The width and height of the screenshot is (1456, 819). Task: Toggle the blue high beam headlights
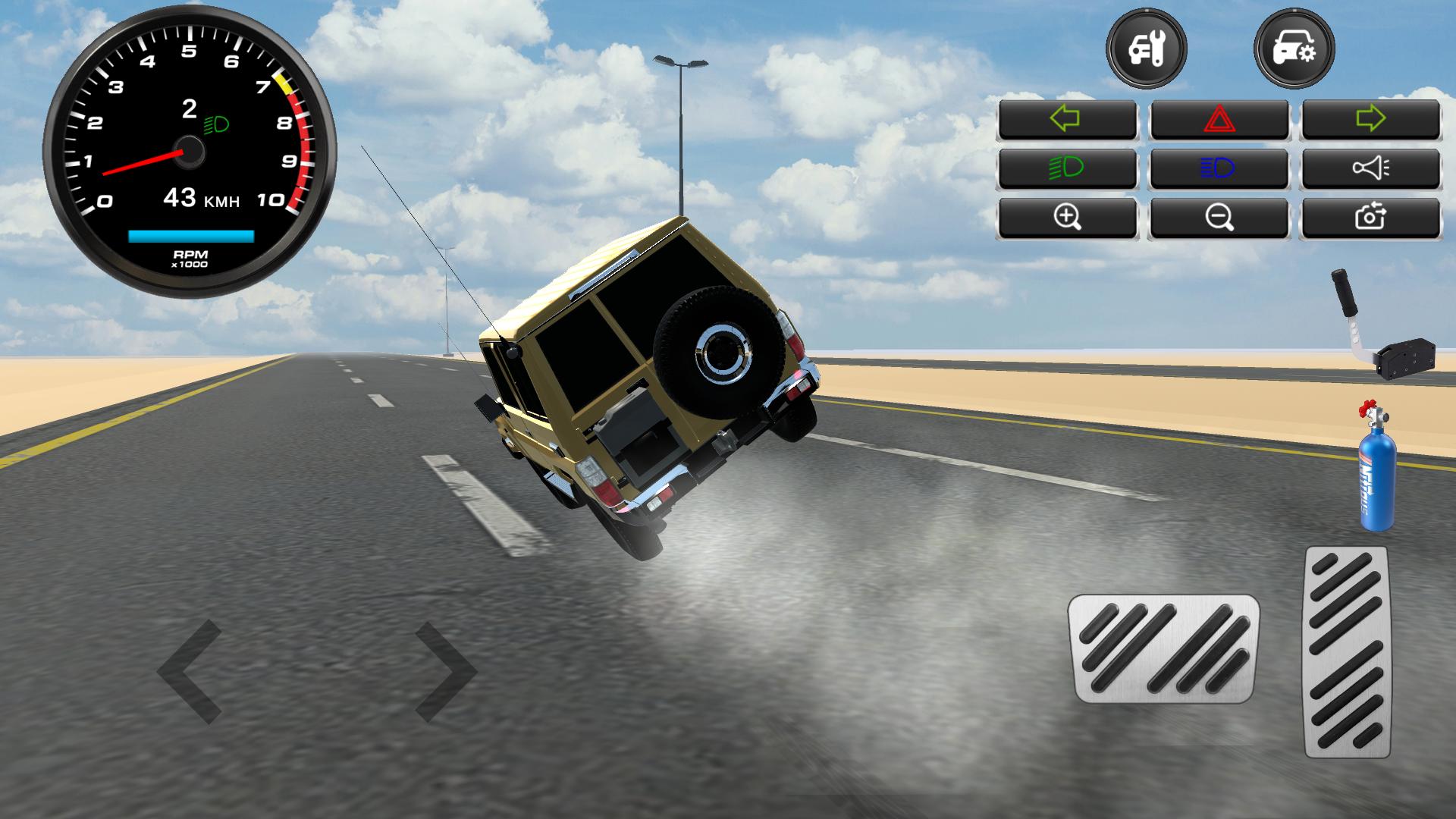[x=1219, y=168]
